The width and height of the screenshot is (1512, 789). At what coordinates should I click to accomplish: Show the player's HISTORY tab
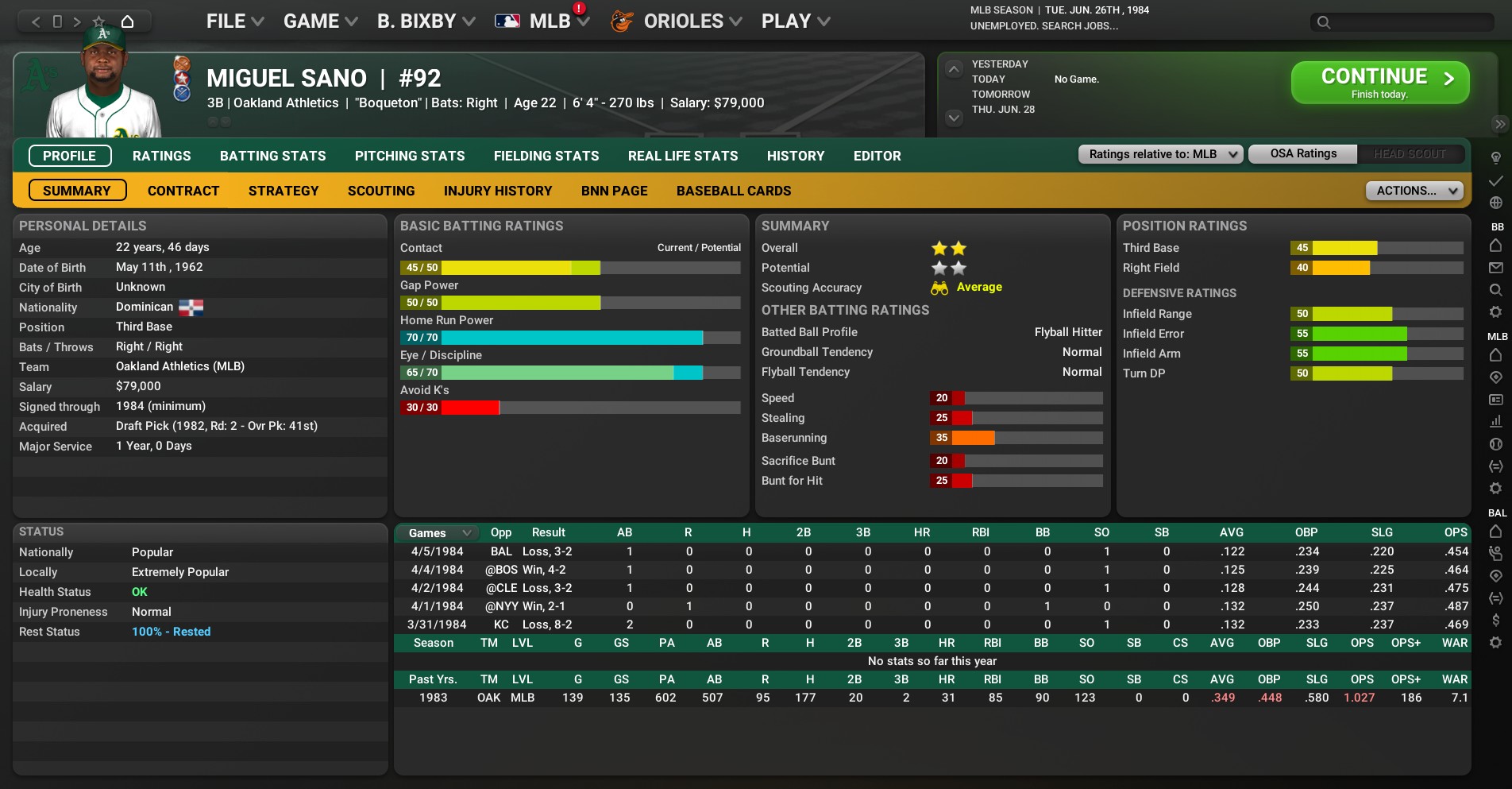pos(795,156)
